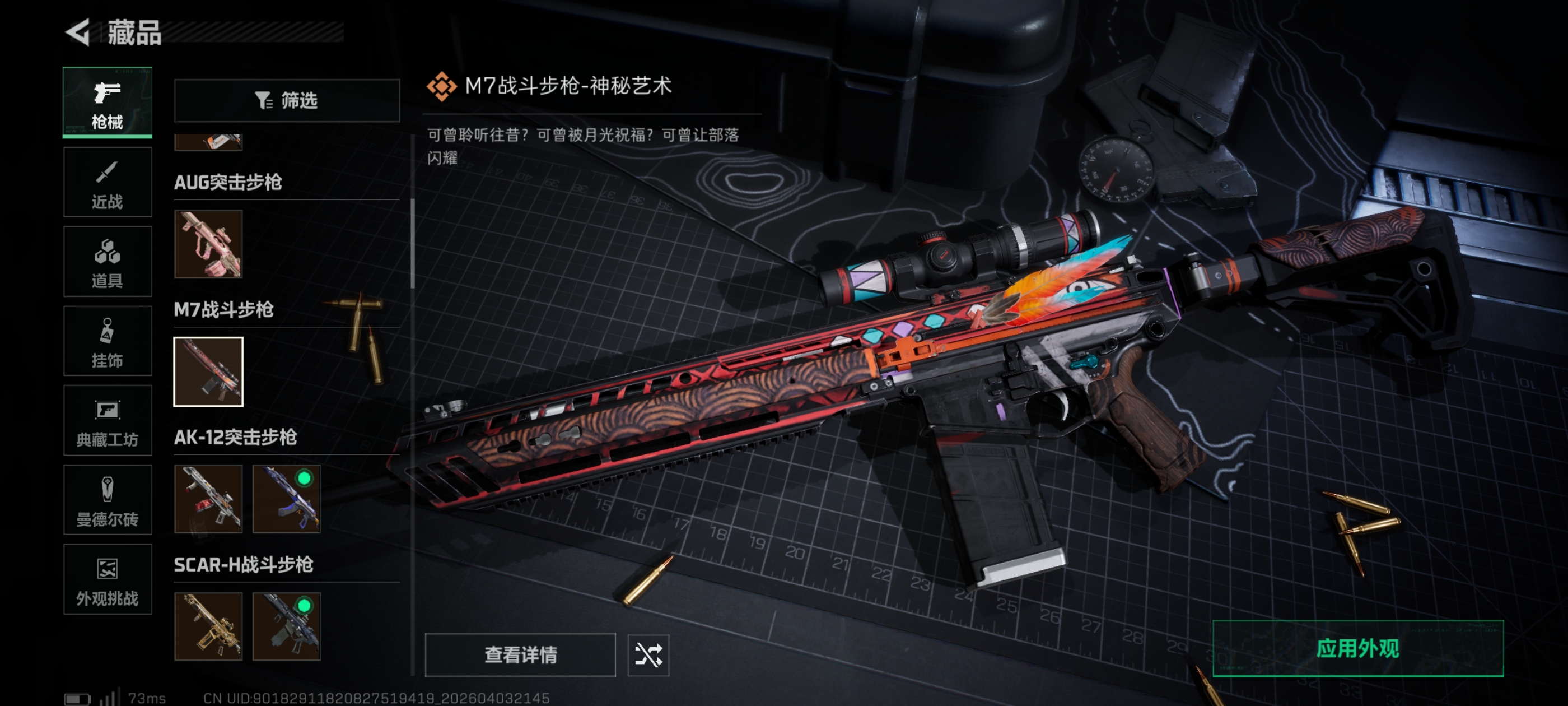Viewport: 1568px width, 706px height.
Task: Open the 曼德尔砖 tab
Action: (107, 500)
